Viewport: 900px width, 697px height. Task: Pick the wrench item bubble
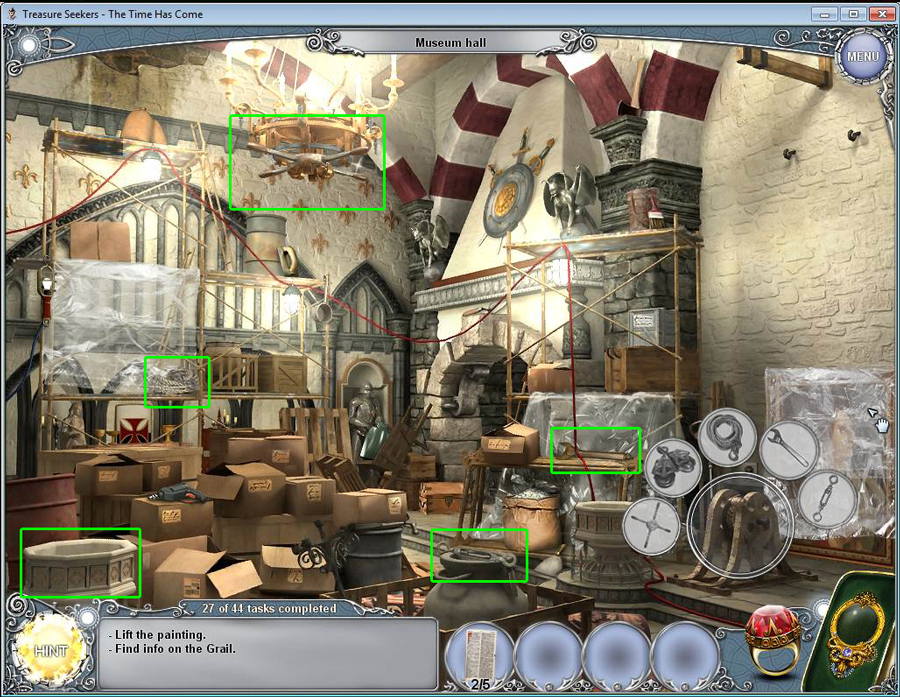(x=788, y=449)
